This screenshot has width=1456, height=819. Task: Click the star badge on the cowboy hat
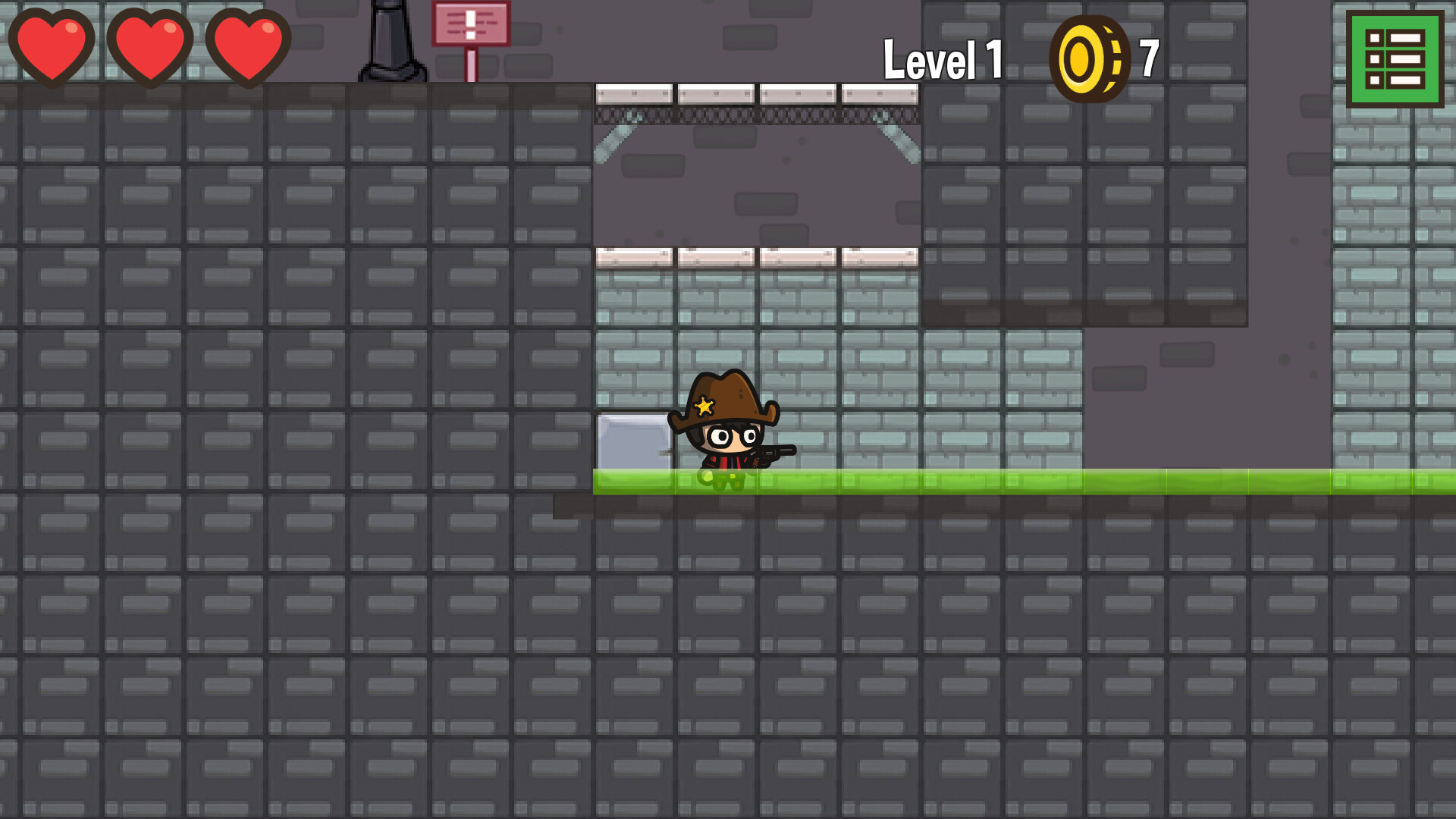click(x=705, y=406)
